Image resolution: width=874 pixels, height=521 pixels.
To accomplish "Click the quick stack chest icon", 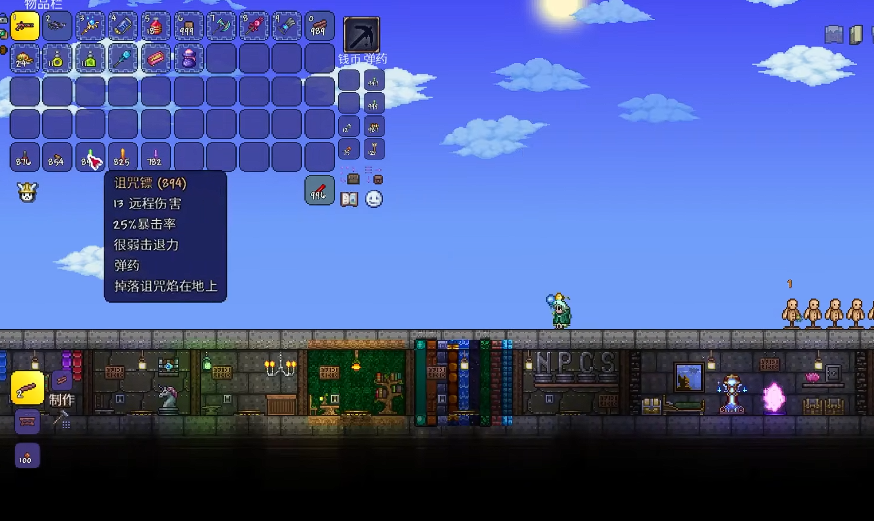I will 352,178.
